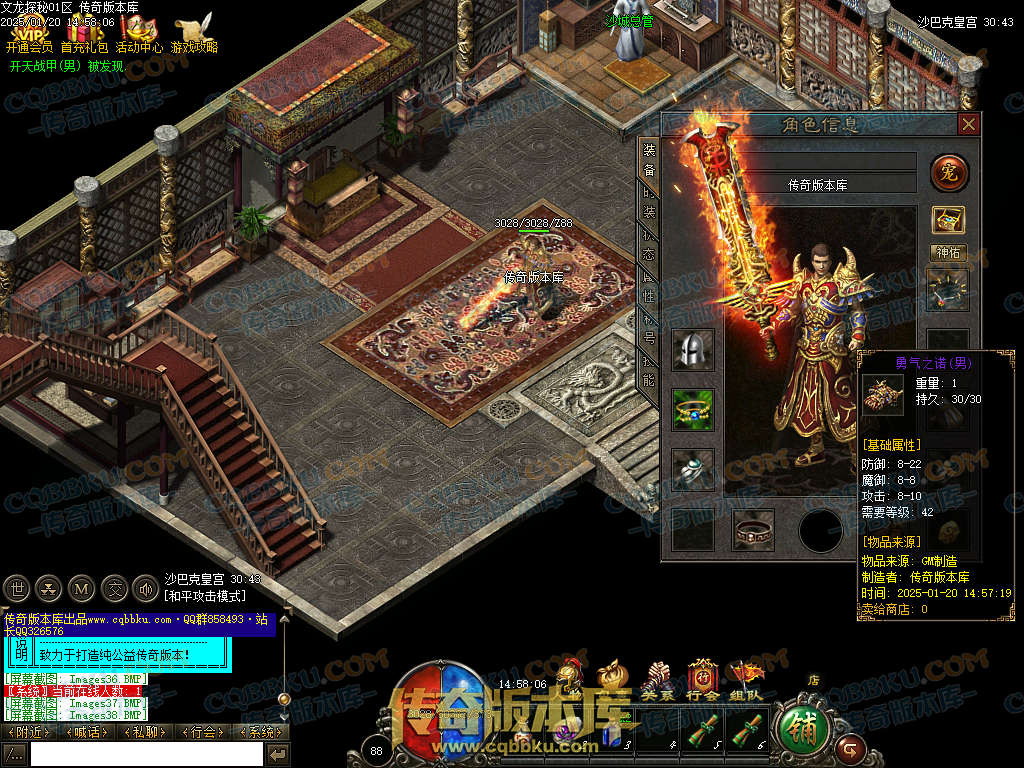Click the round 宠 pet button
Image resolution: width=1024 pixels, height=768 pixels.
(x=949, y=173)
